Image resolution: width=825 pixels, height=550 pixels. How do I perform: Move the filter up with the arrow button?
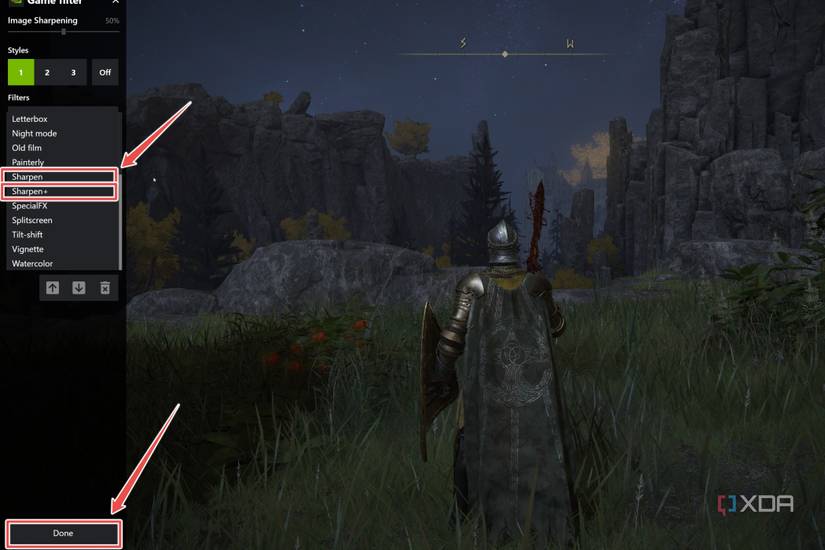53,288
